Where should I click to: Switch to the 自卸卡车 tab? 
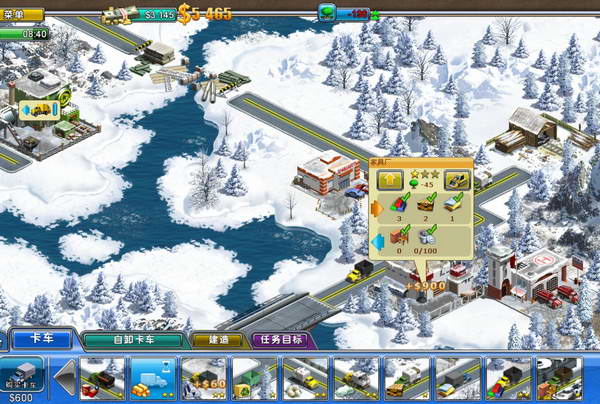coord(133,340)
